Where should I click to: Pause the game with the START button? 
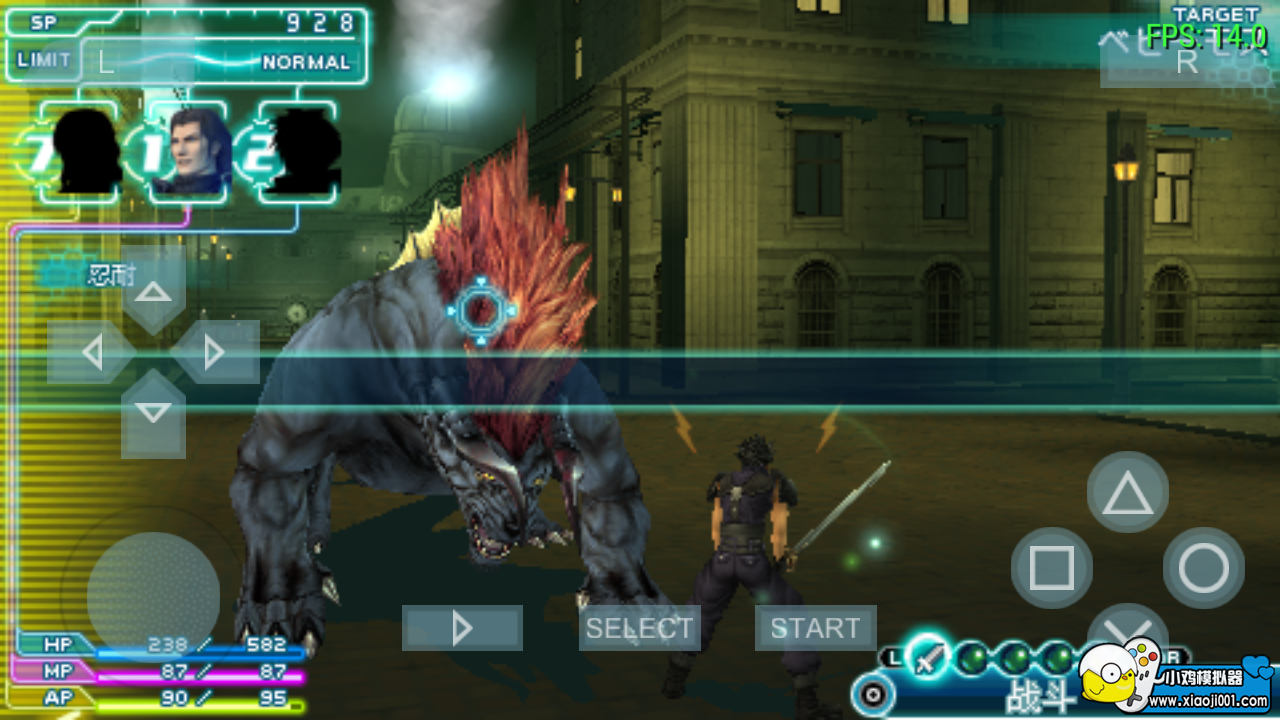click(815, 628)
